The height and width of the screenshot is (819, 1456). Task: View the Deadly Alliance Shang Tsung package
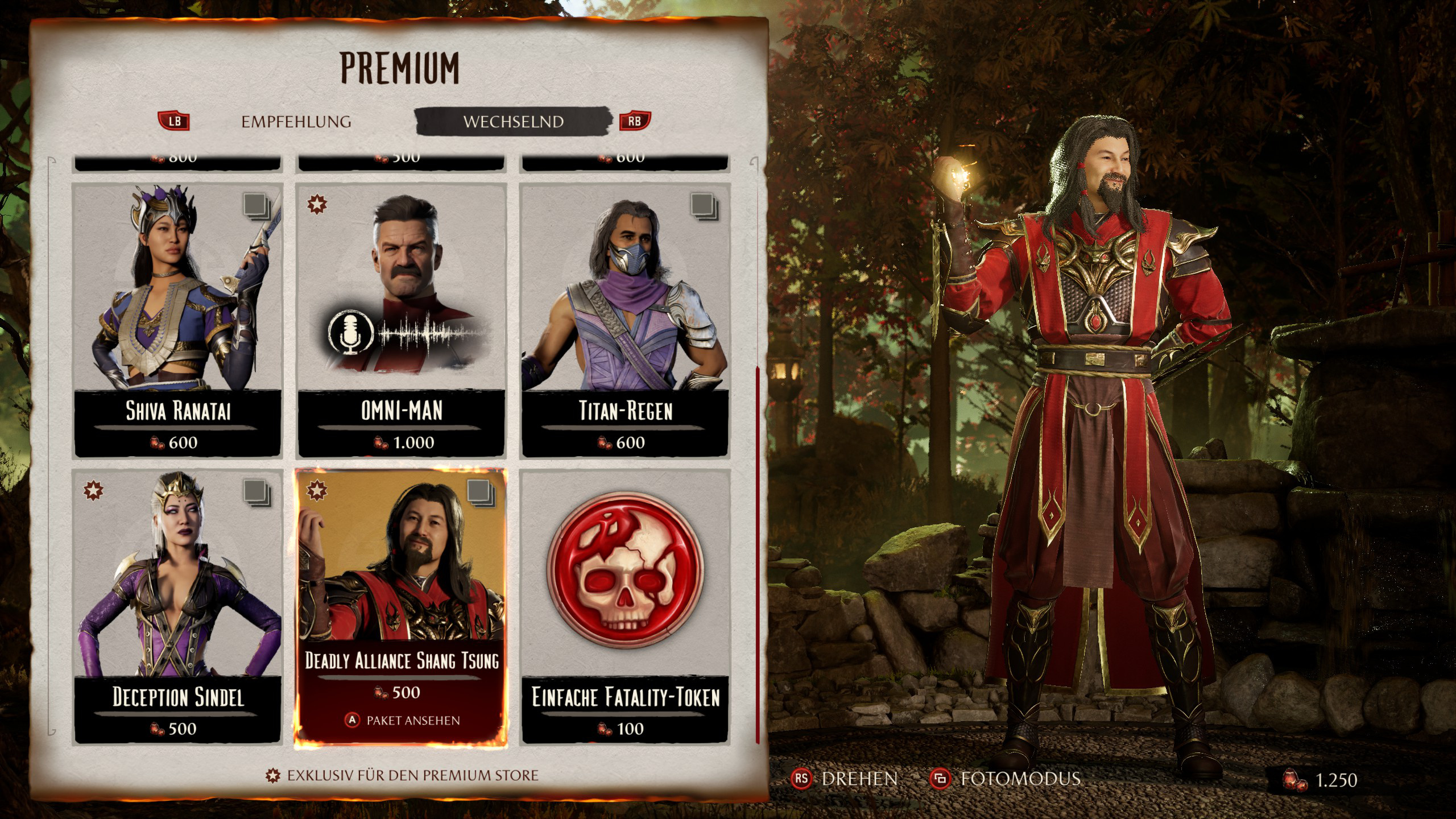tap(402, 606)
